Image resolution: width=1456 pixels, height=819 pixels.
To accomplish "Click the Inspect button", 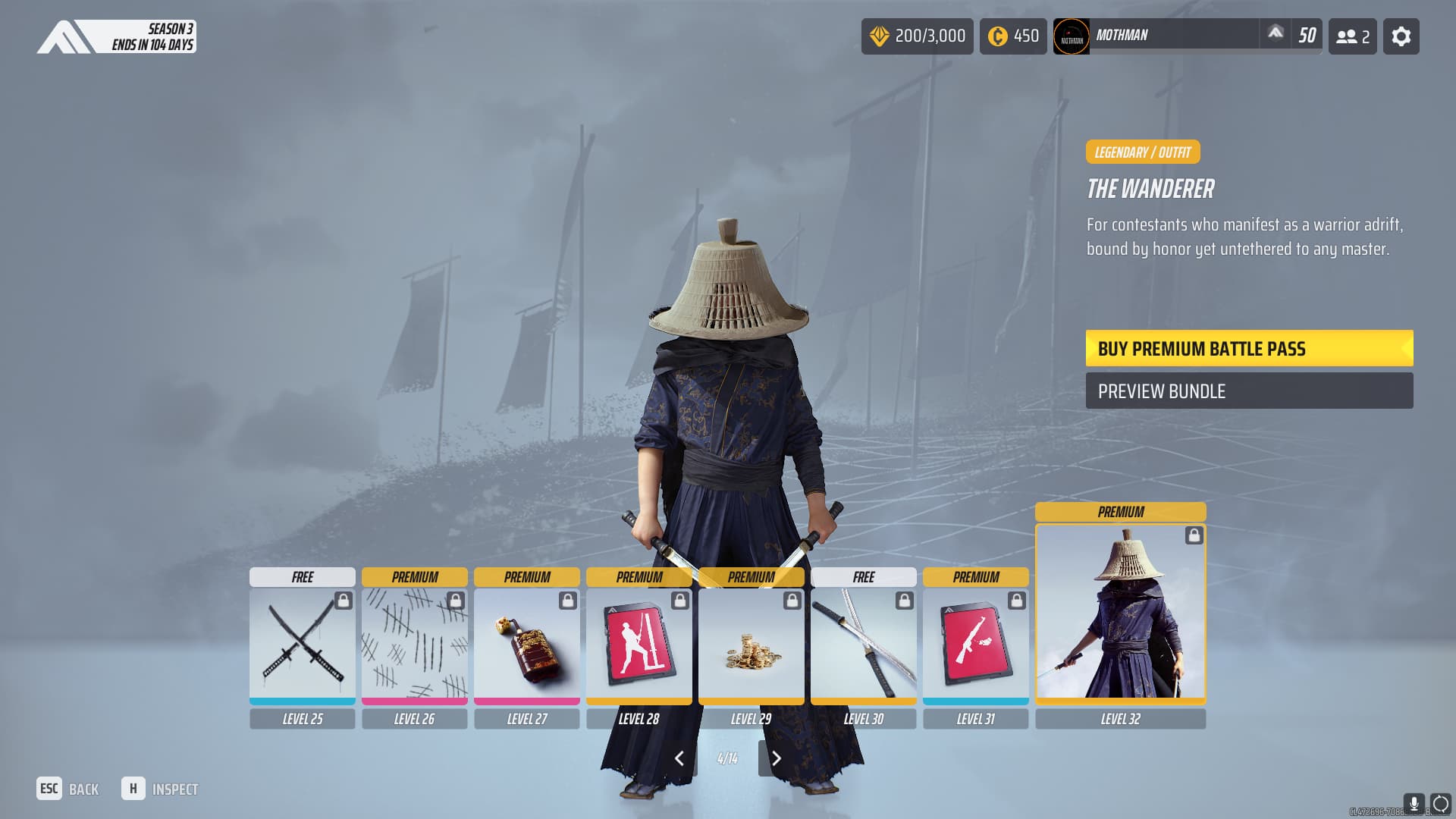I will coord(160,789).
